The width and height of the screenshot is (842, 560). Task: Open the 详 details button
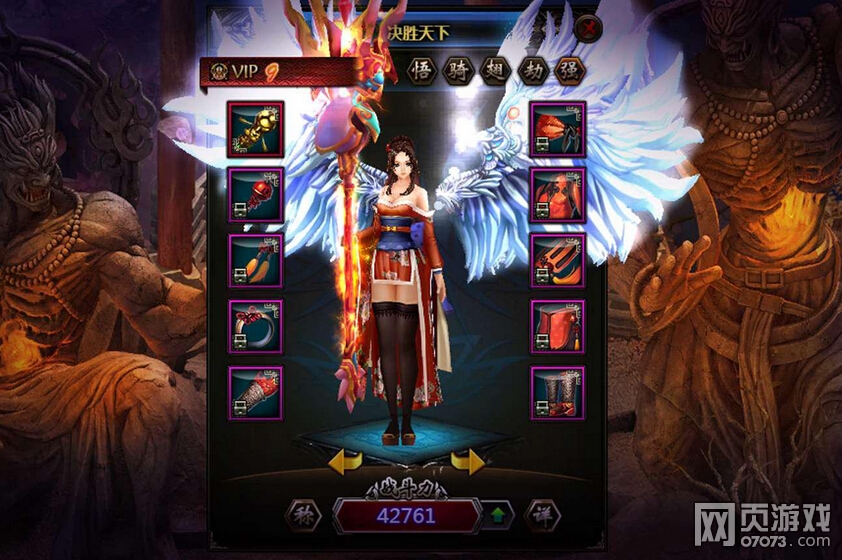pos(541,515)
